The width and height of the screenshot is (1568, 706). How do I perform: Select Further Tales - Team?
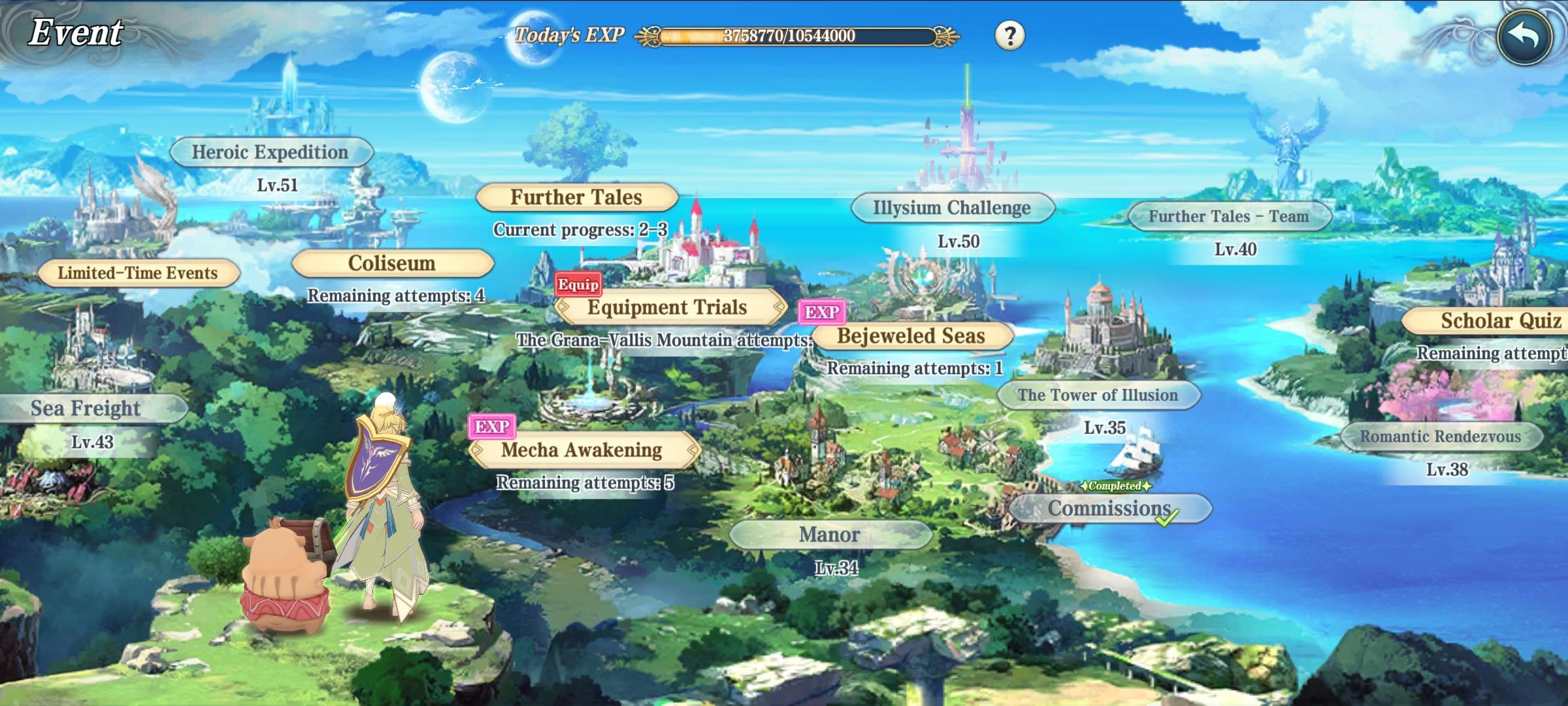[x=1229, y=217]
